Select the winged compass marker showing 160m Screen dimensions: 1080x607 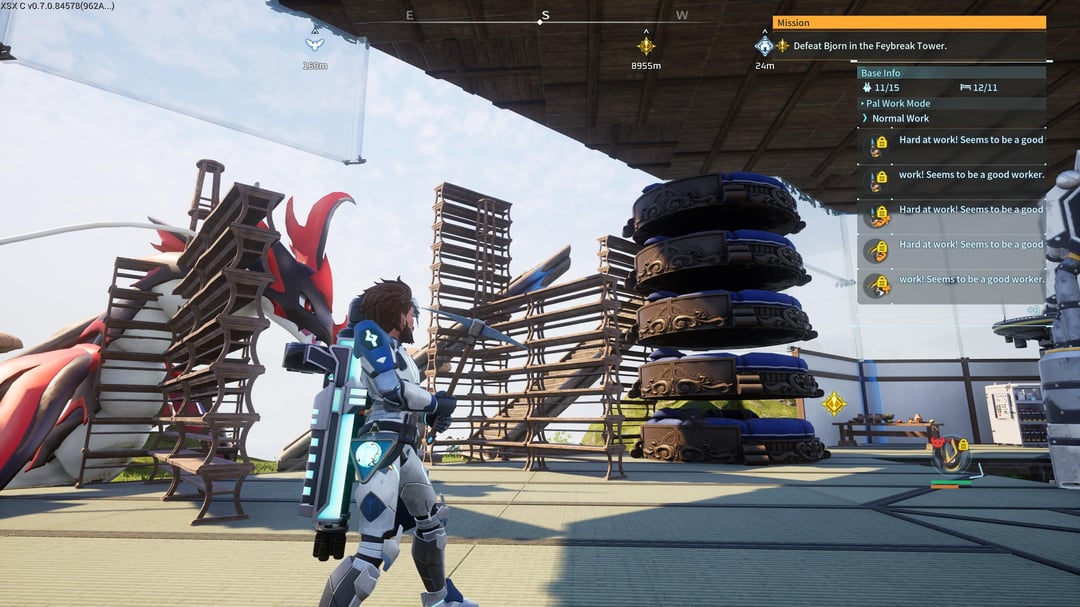coord(314,44)
